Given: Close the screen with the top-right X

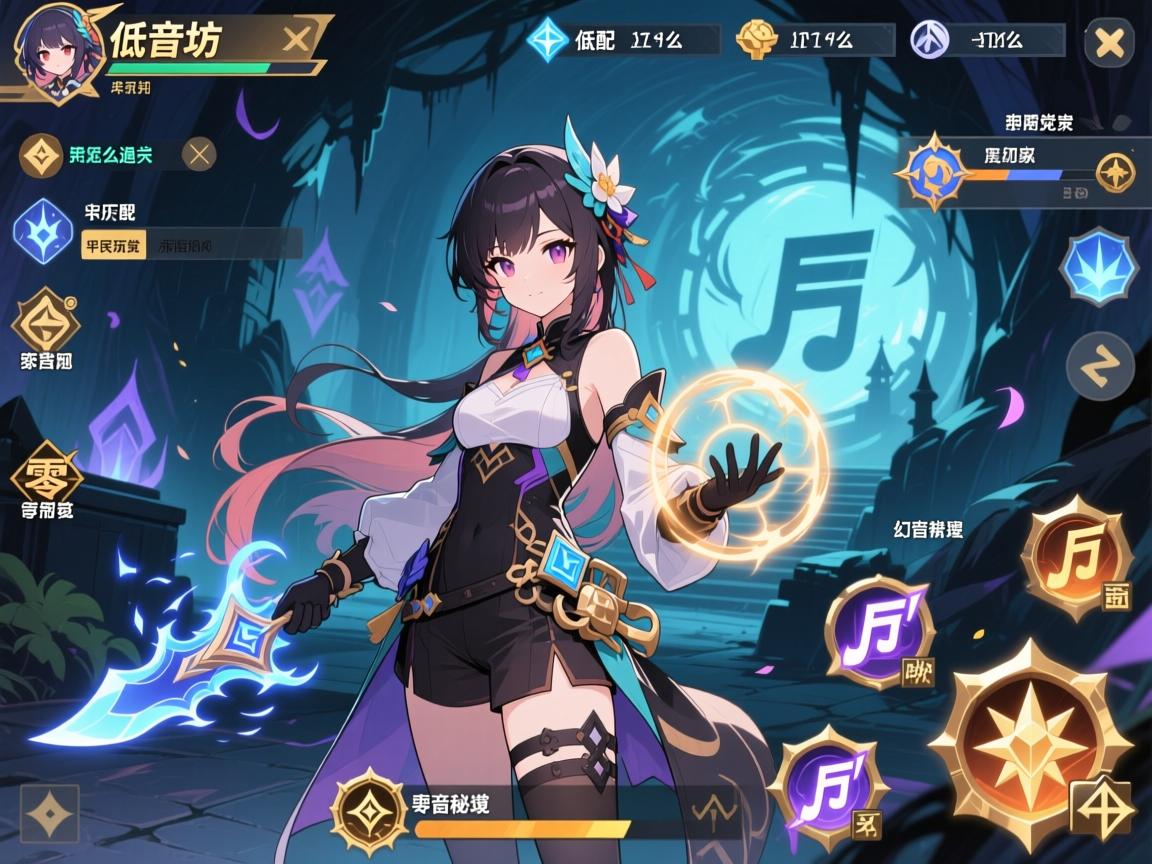Looking at the screenshot, I should 1109,43.
